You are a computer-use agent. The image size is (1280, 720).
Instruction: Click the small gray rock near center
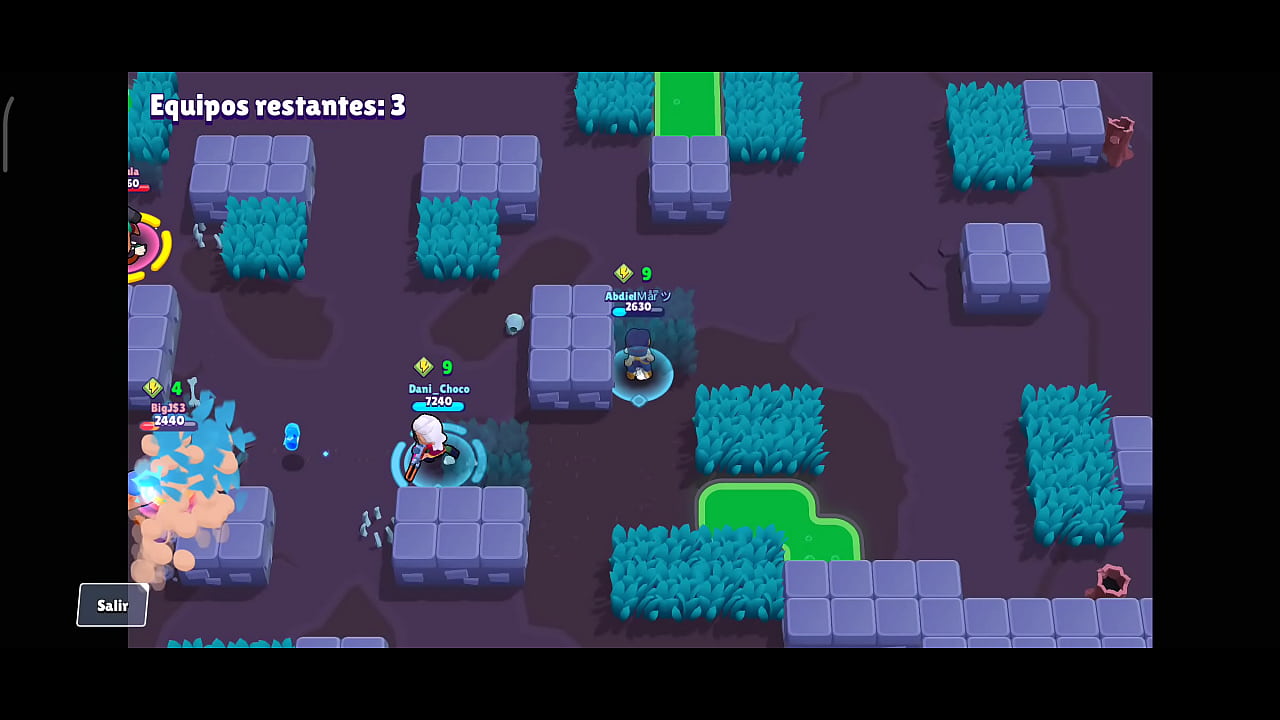(515, 323)
